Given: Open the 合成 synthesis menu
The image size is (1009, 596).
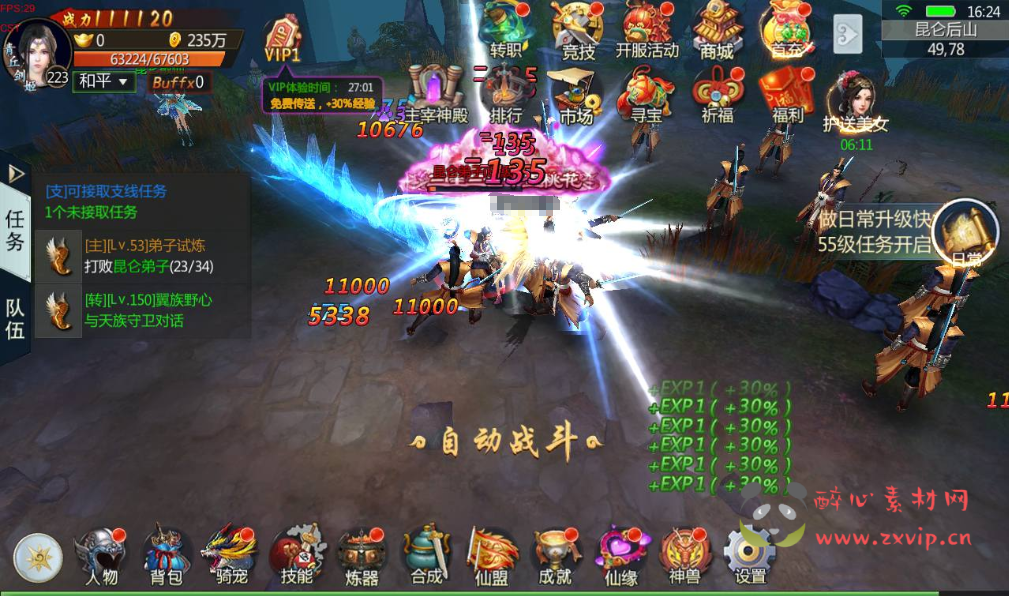Looking at the screenshot, I should pyautogui.click(x=427, y=555).
